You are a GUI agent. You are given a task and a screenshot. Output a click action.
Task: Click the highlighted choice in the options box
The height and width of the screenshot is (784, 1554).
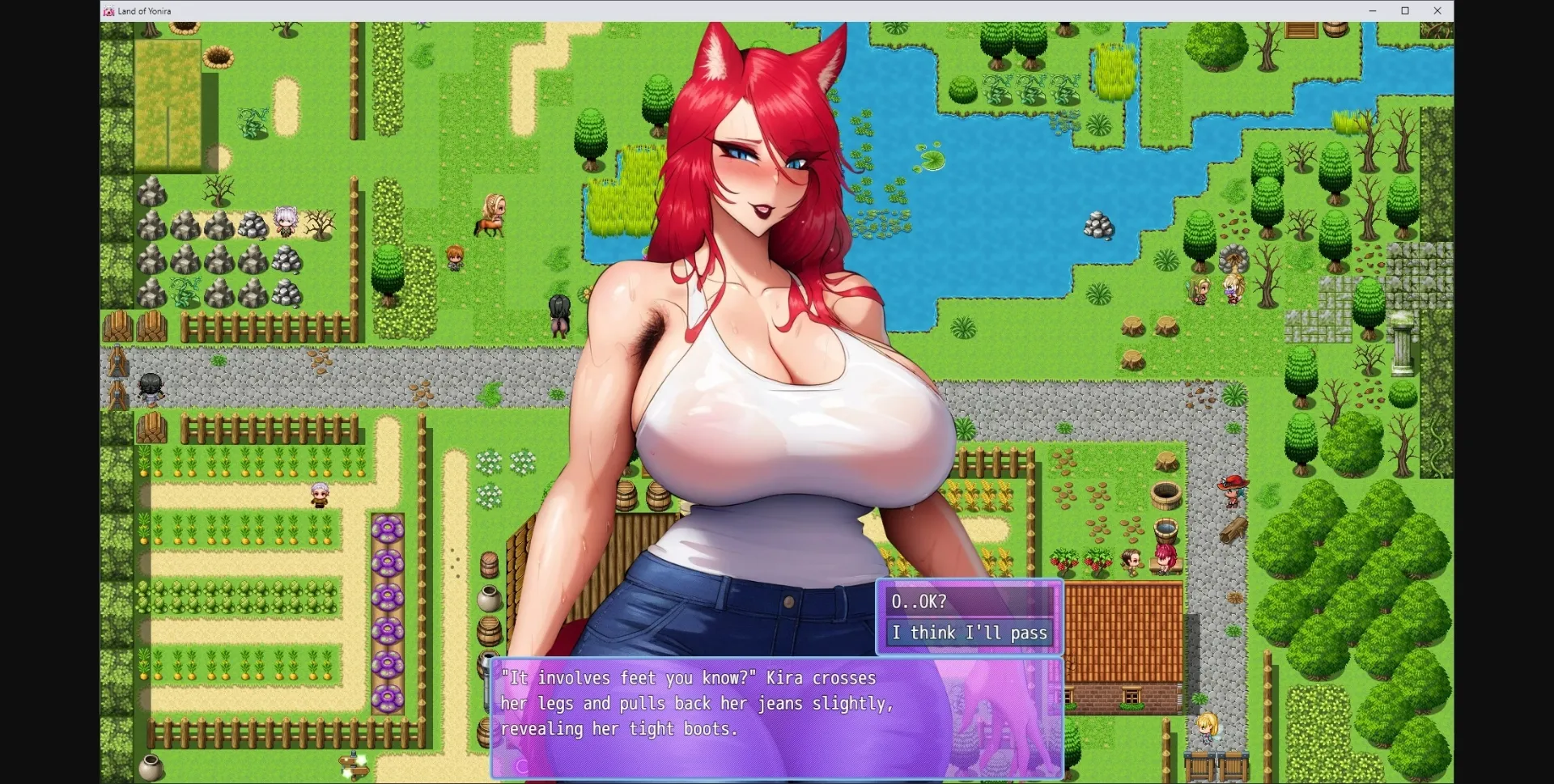pyautogui.click(x=969, y=634)
